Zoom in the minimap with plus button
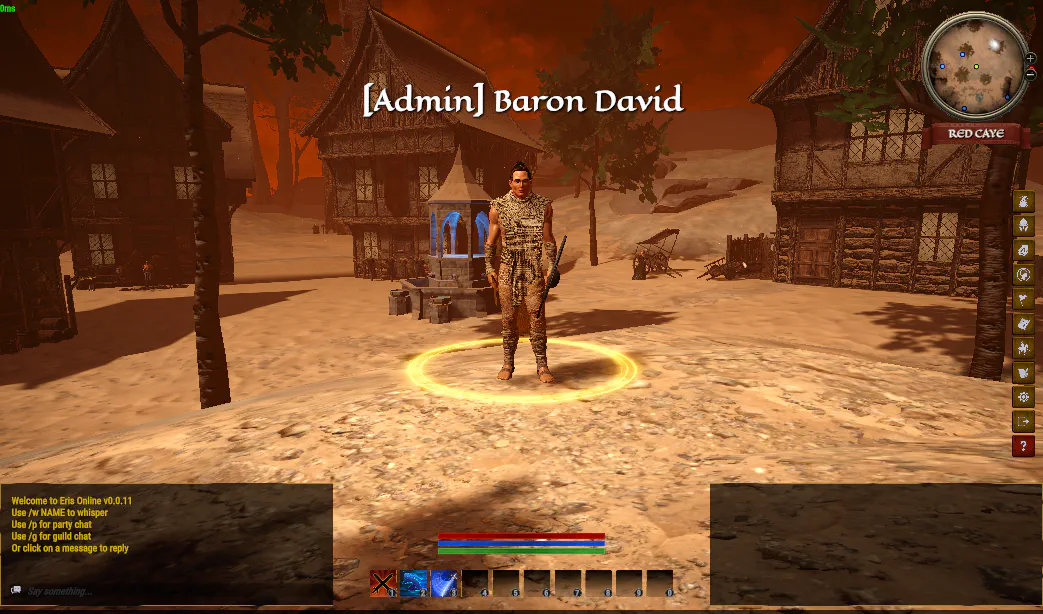The width and height of the screenshot is (1043, 614). click(1031, 58)
